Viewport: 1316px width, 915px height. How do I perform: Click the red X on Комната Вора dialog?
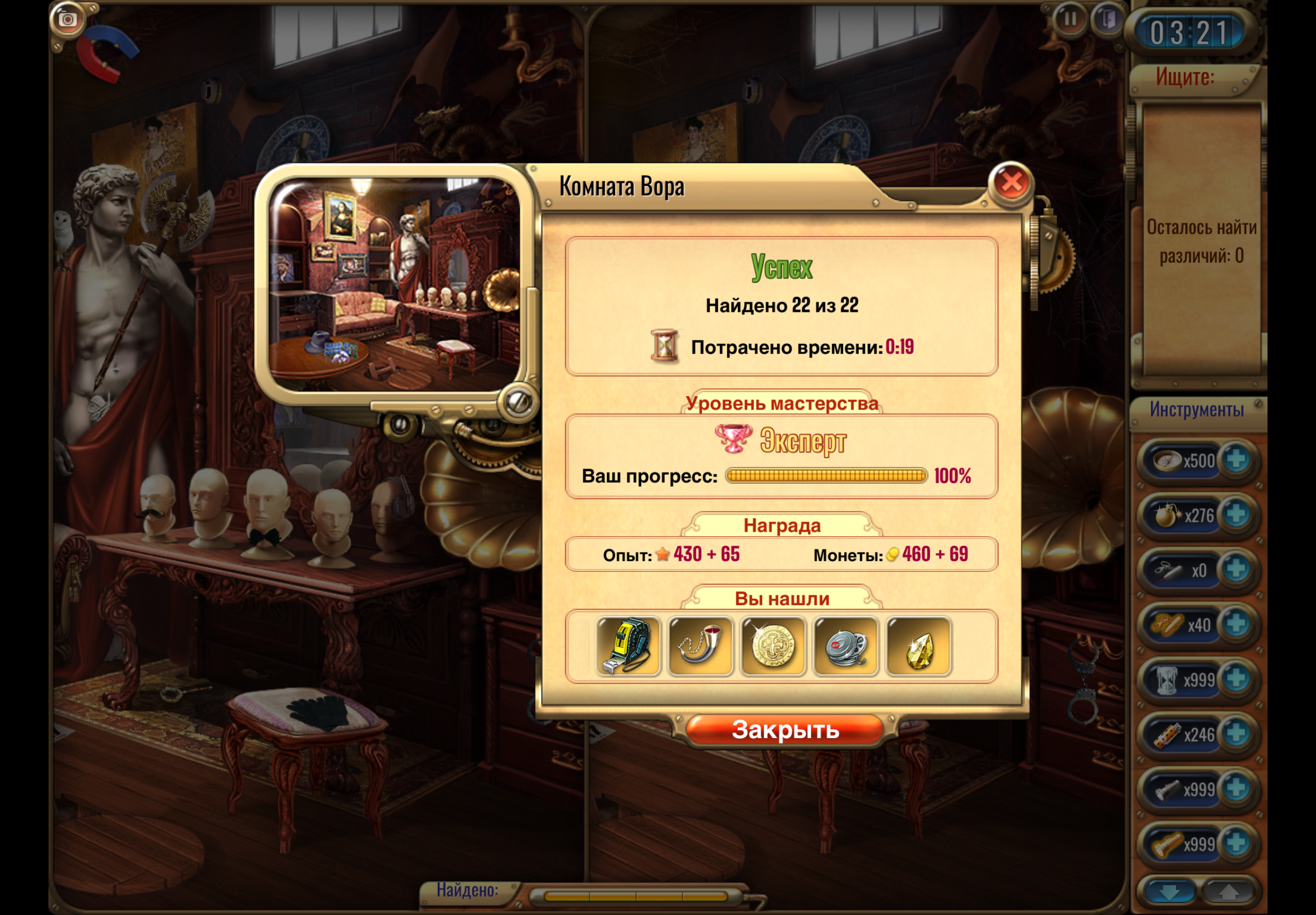[1010, 183]
